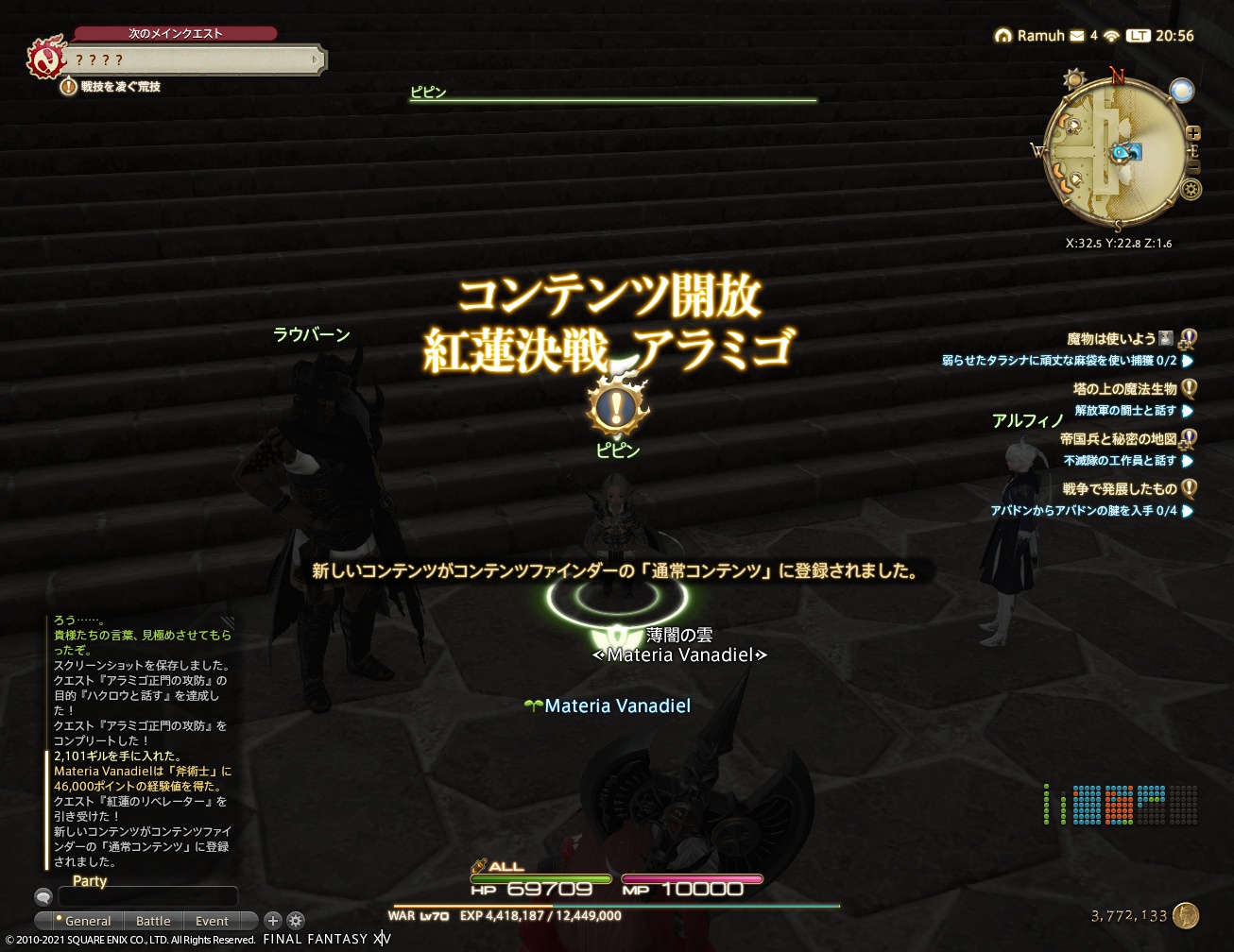Expand the arrow on the アバドンの腱を入手 0/4 objective
This screenshot has height=952, width=1234.
[1189, 510]
